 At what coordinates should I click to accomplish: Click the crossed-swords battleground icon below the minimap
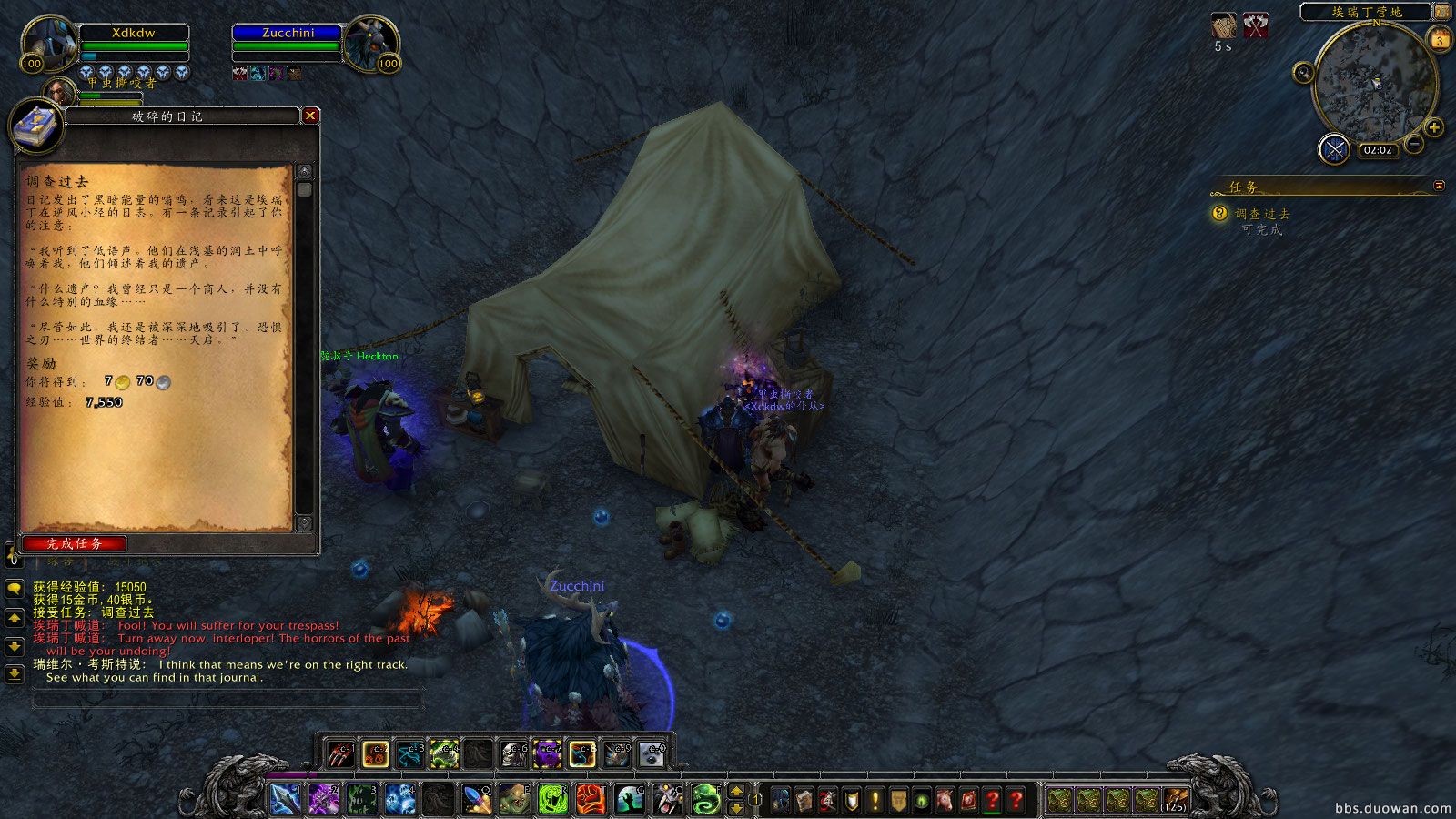coord(1334,149)
